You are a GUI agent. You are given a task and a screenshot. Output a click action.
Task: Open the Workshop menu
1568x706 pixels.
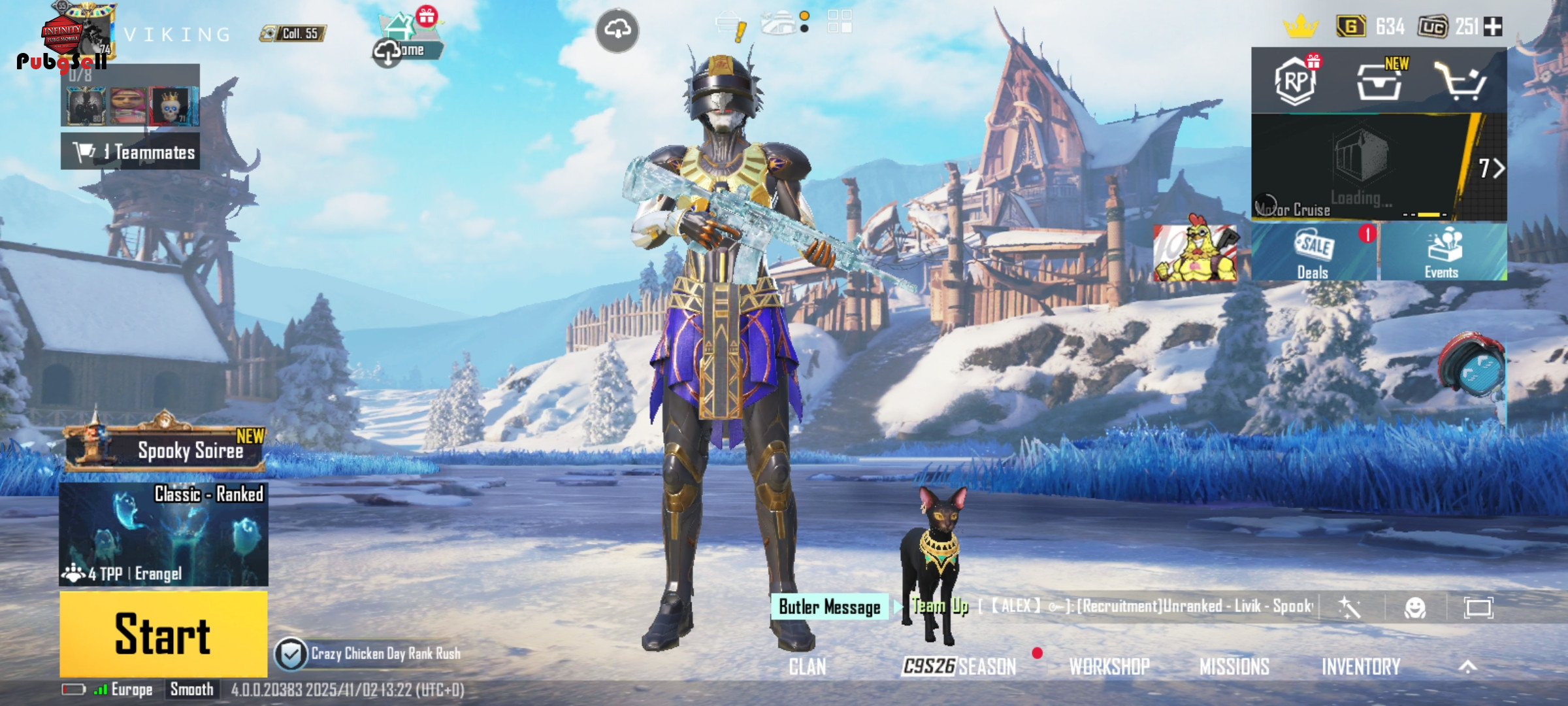point(1109,667)
